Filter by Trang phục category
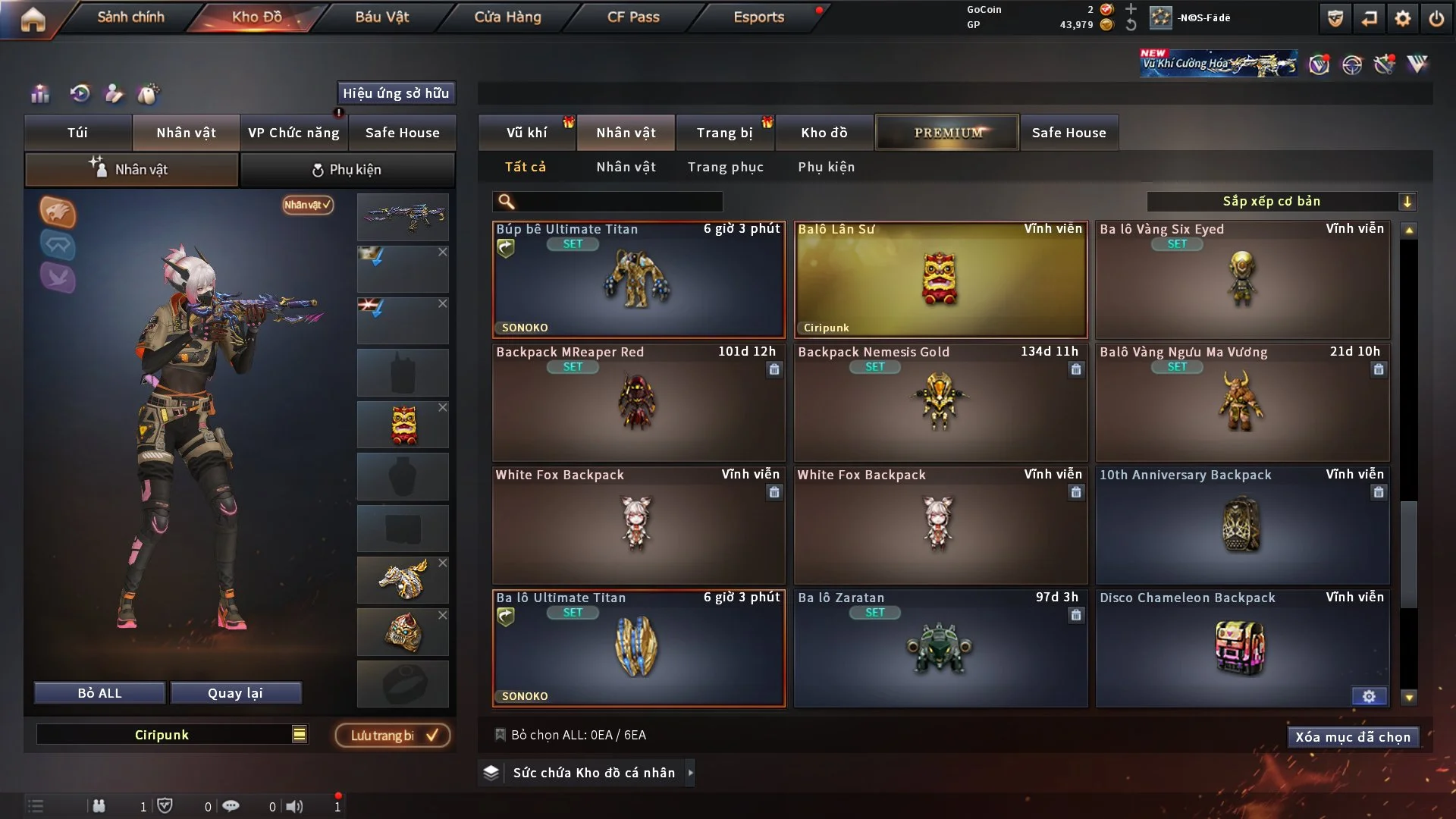This screenshot has height=819, width=1456. (725, 167)
